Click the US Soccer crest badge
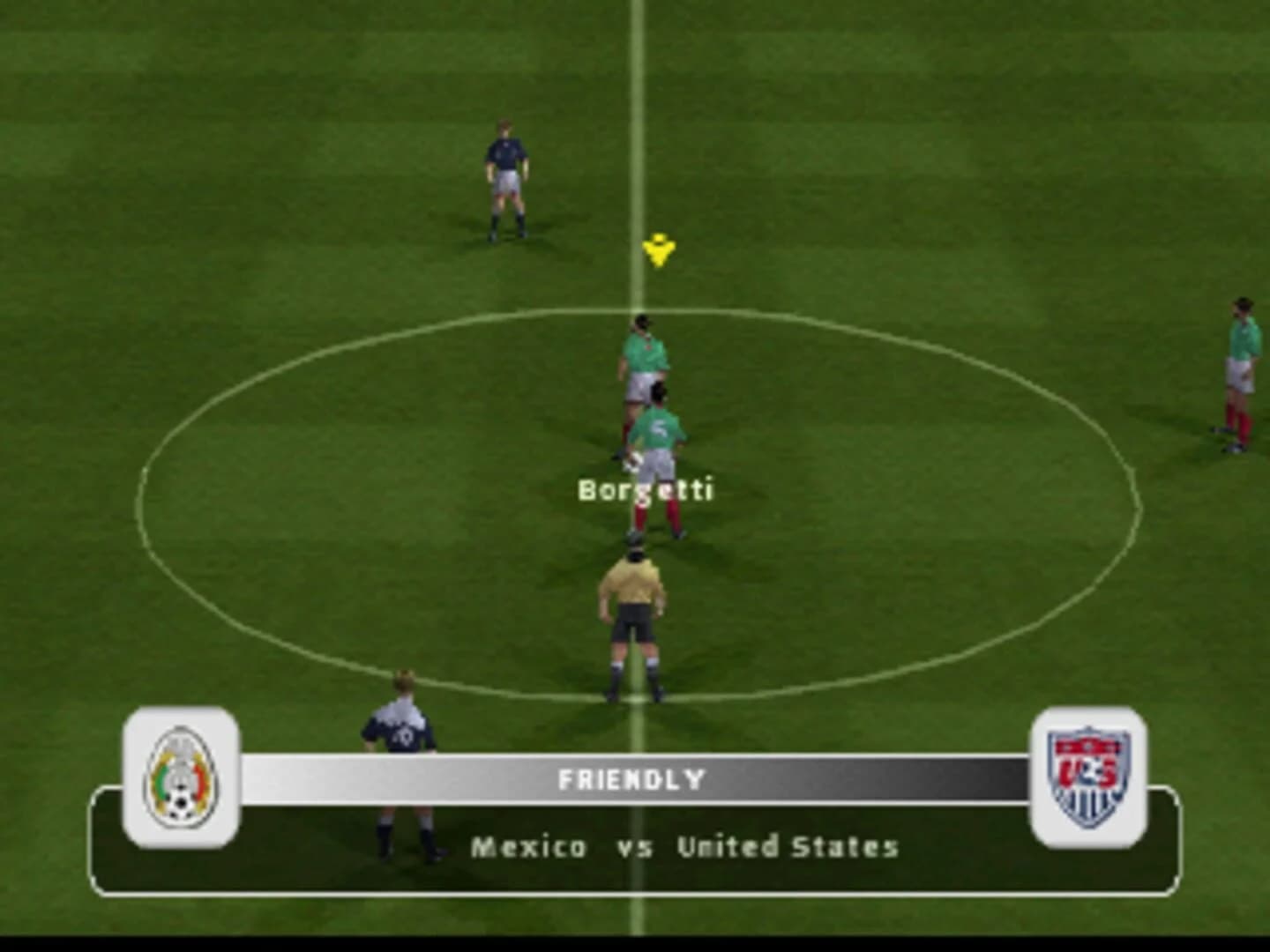Image resolution: width=1270 pixels, height=952 pixels. point(1089,774)
